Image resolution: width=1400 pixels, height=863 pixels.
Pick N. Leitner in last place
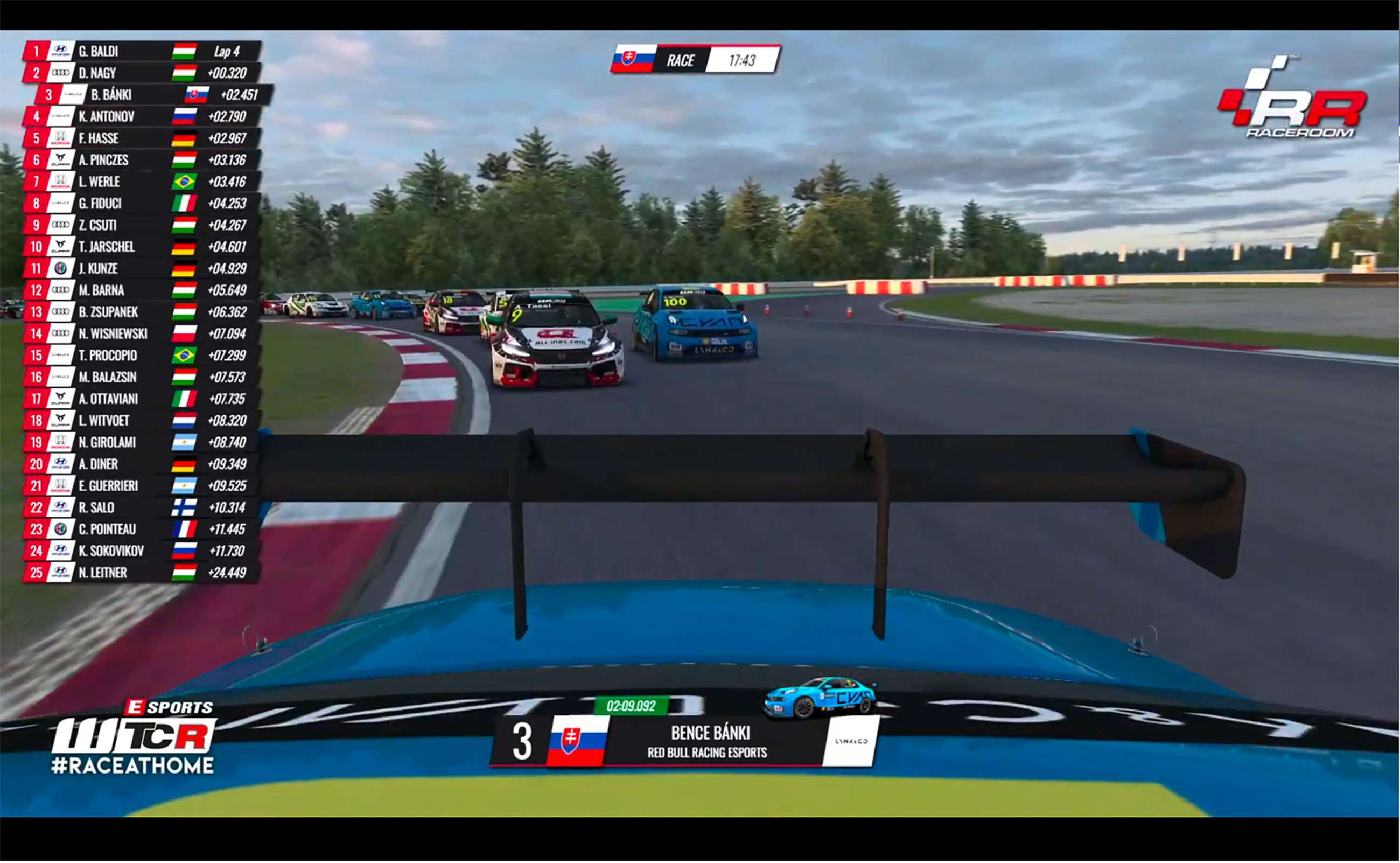point(141,572)
